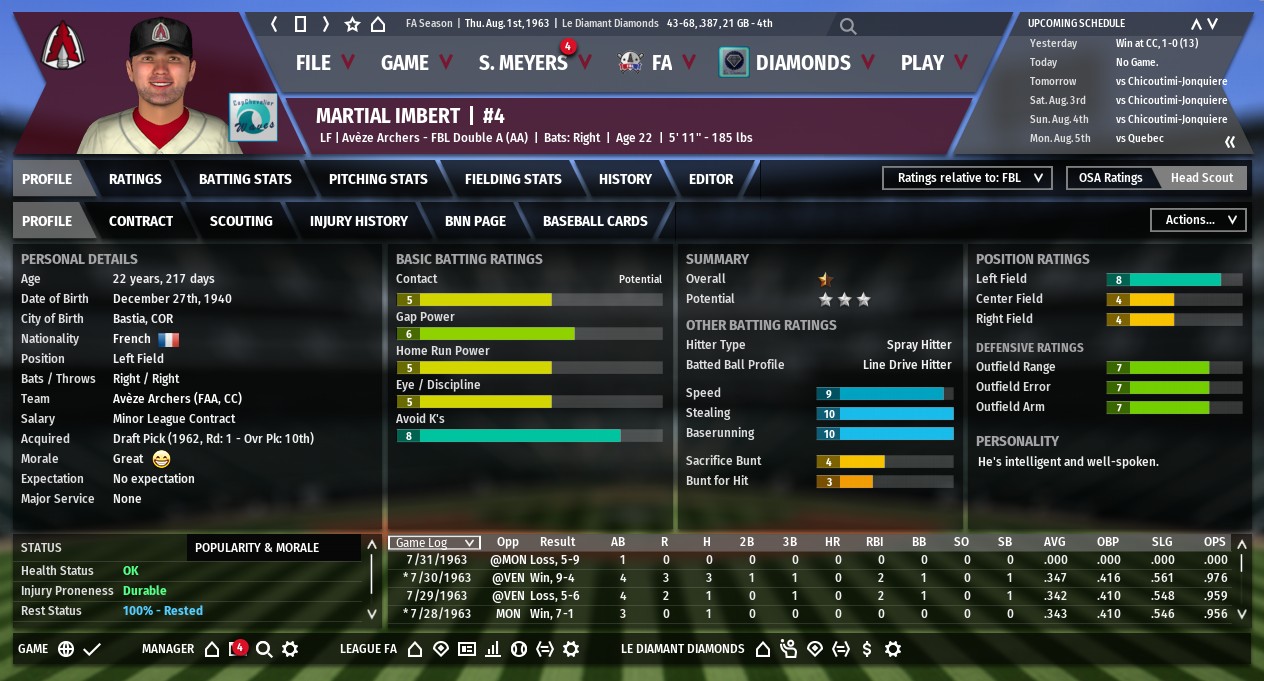Show the Popularity & Morale panel
1264x681 pixels.
click(x=257, y=548)
